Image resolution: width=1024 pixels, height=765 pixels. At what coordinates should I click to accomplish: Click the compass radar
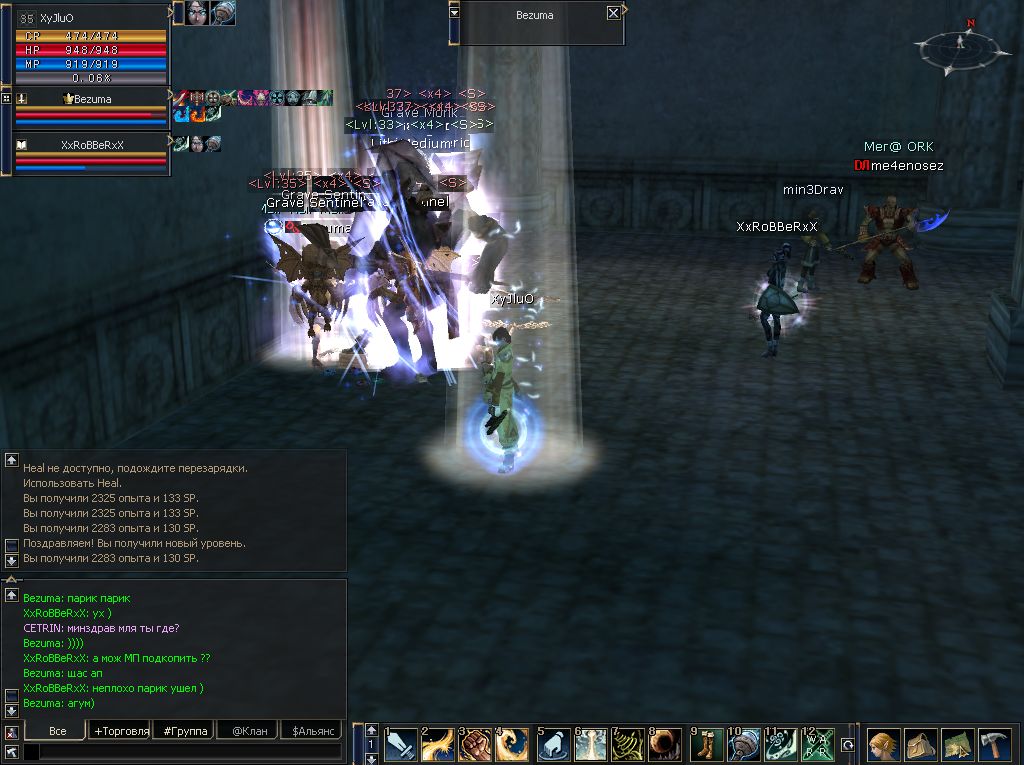[x=960, y=44]
